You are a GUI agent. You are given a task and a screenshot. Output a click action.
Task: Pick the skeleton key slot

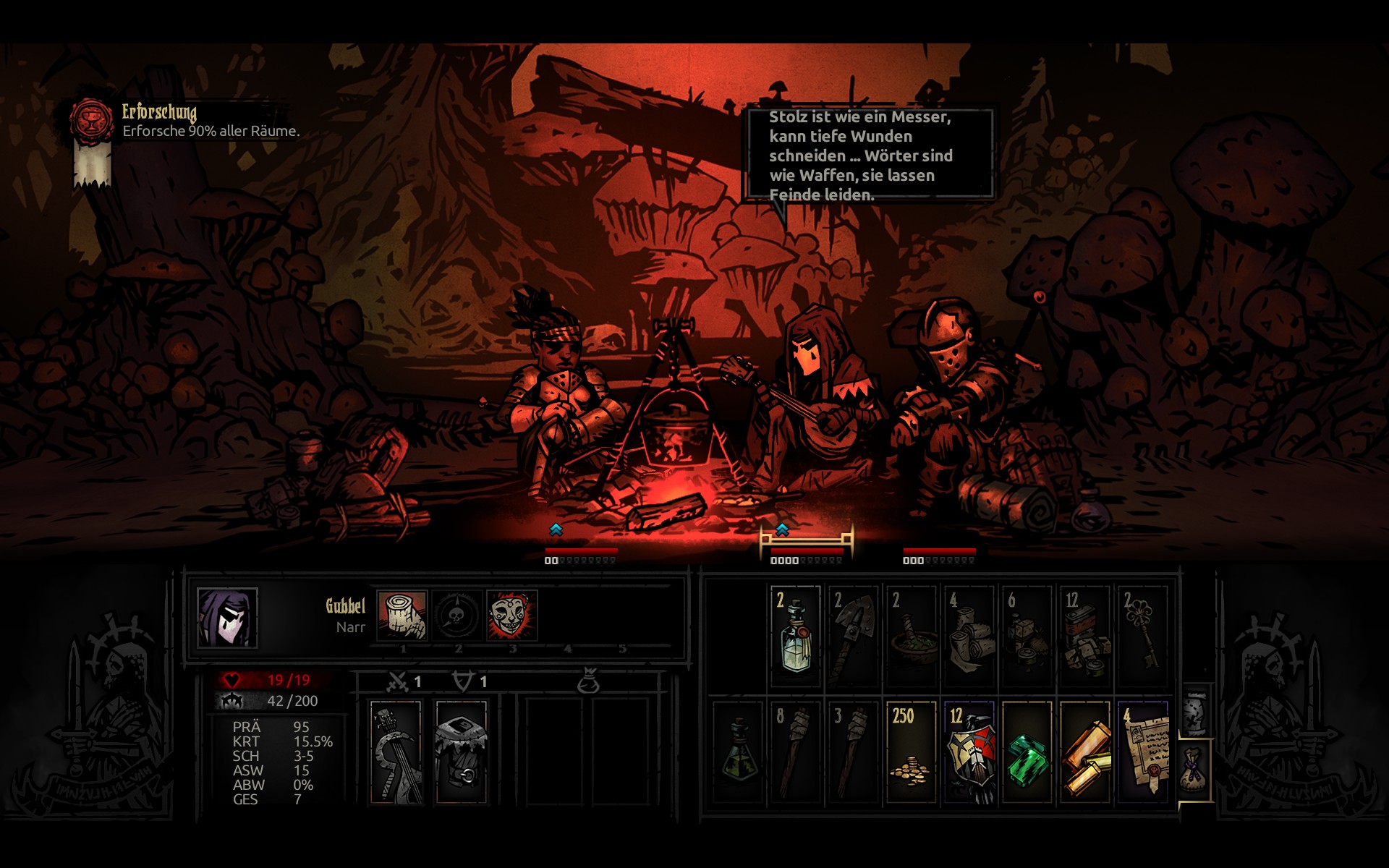(1142, 637)
